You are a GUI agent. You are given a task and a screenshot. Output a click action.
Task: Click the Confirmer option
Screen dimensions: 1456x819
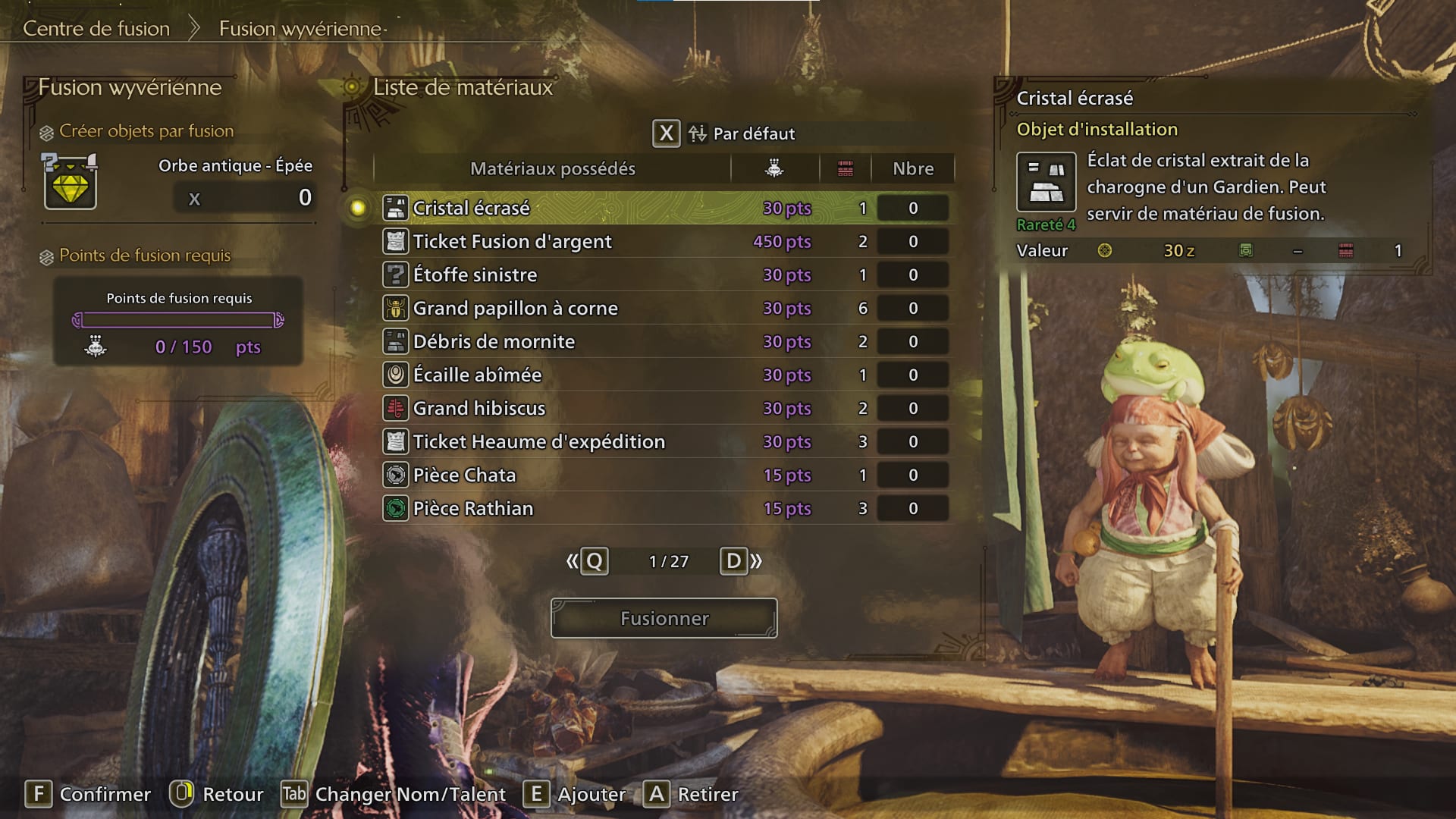pyautogui.click(x=89, y=794)
